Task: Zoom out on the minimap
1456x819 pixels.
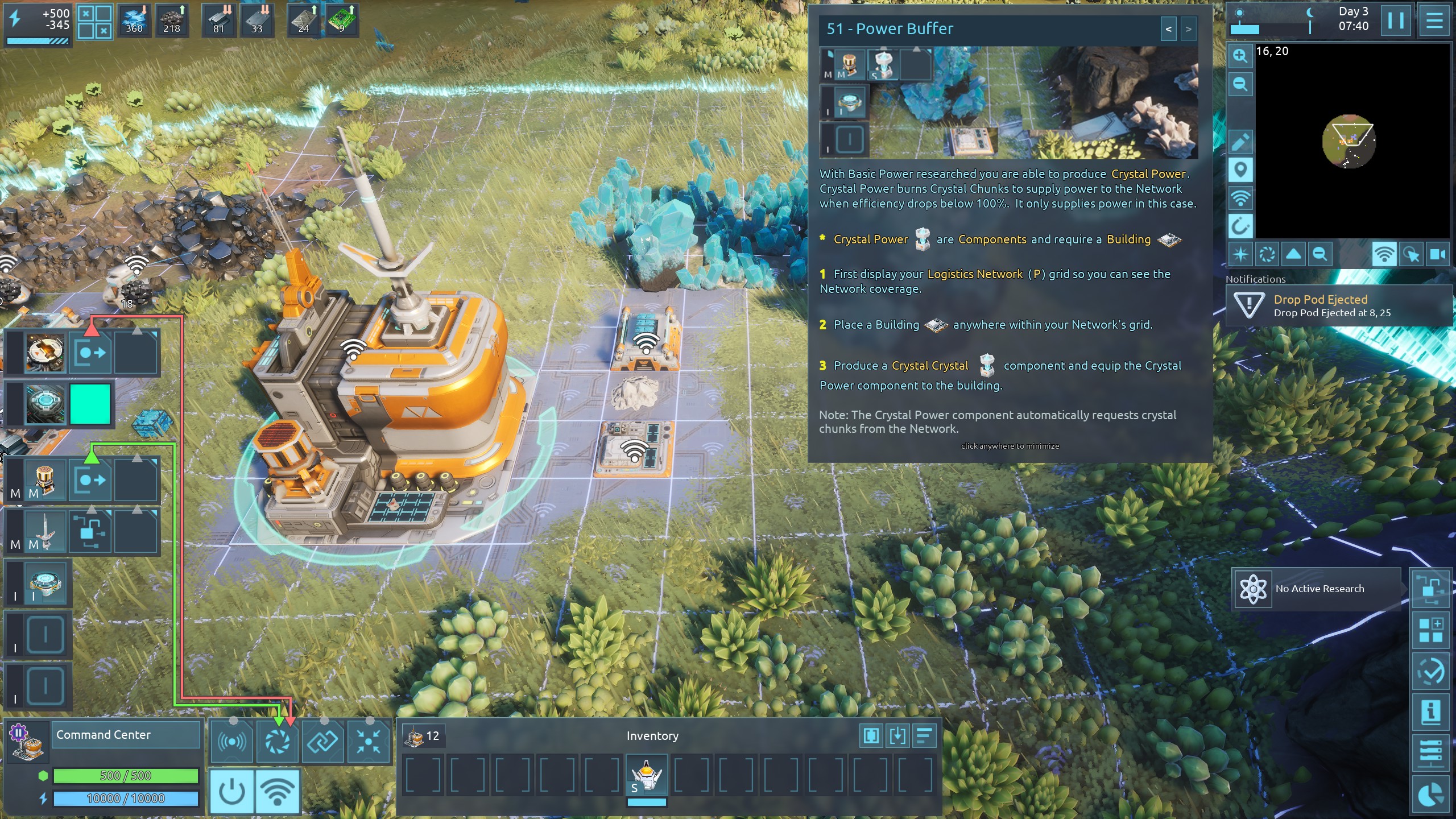Action: [x=1240, y=84]
